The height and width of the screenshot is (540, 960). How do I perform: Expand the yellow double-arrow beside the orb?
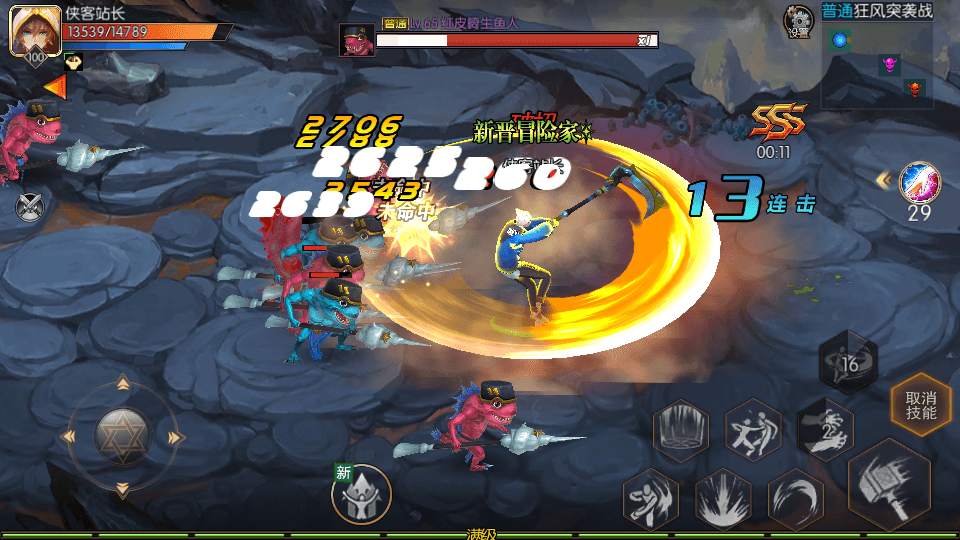pyautogui.click(x=884, y=179)
